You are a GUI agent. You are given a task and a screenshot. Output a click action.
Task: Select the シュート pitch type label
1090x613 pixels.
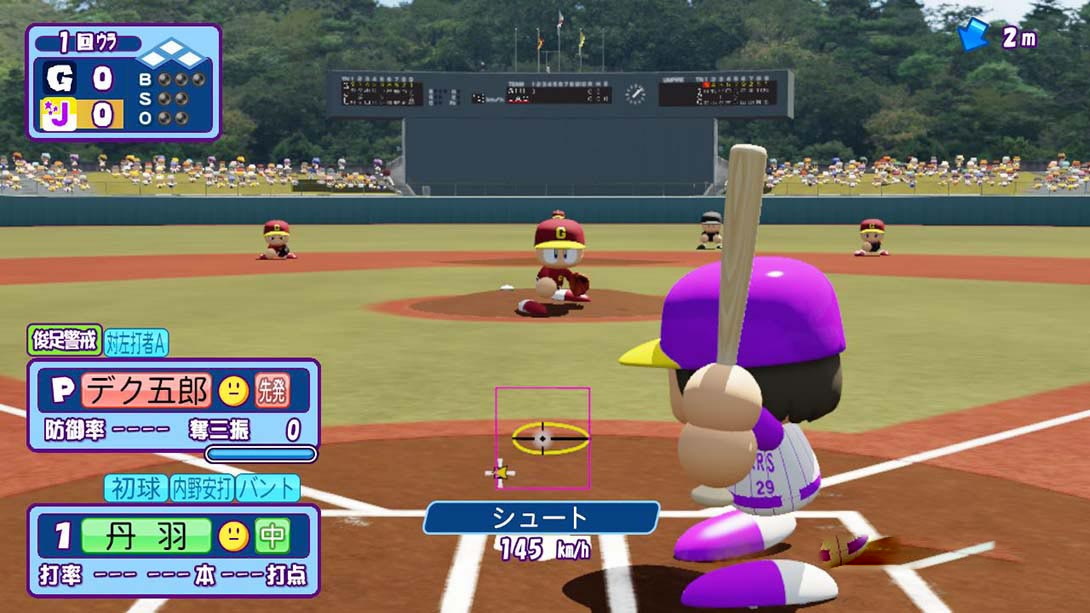tap(541, 517)
